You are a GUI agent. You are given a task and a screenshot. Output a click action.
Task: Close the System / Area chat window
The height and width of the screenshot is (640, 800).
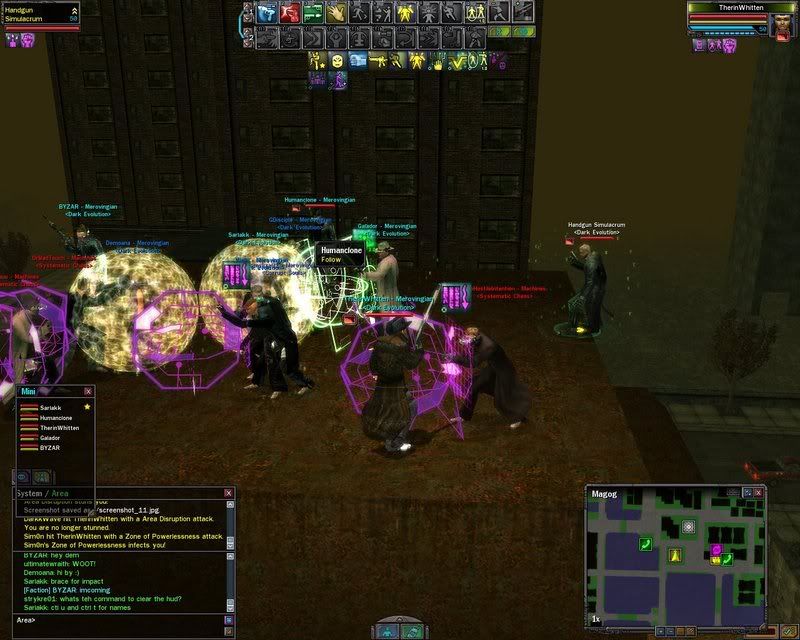pos(229,493)
